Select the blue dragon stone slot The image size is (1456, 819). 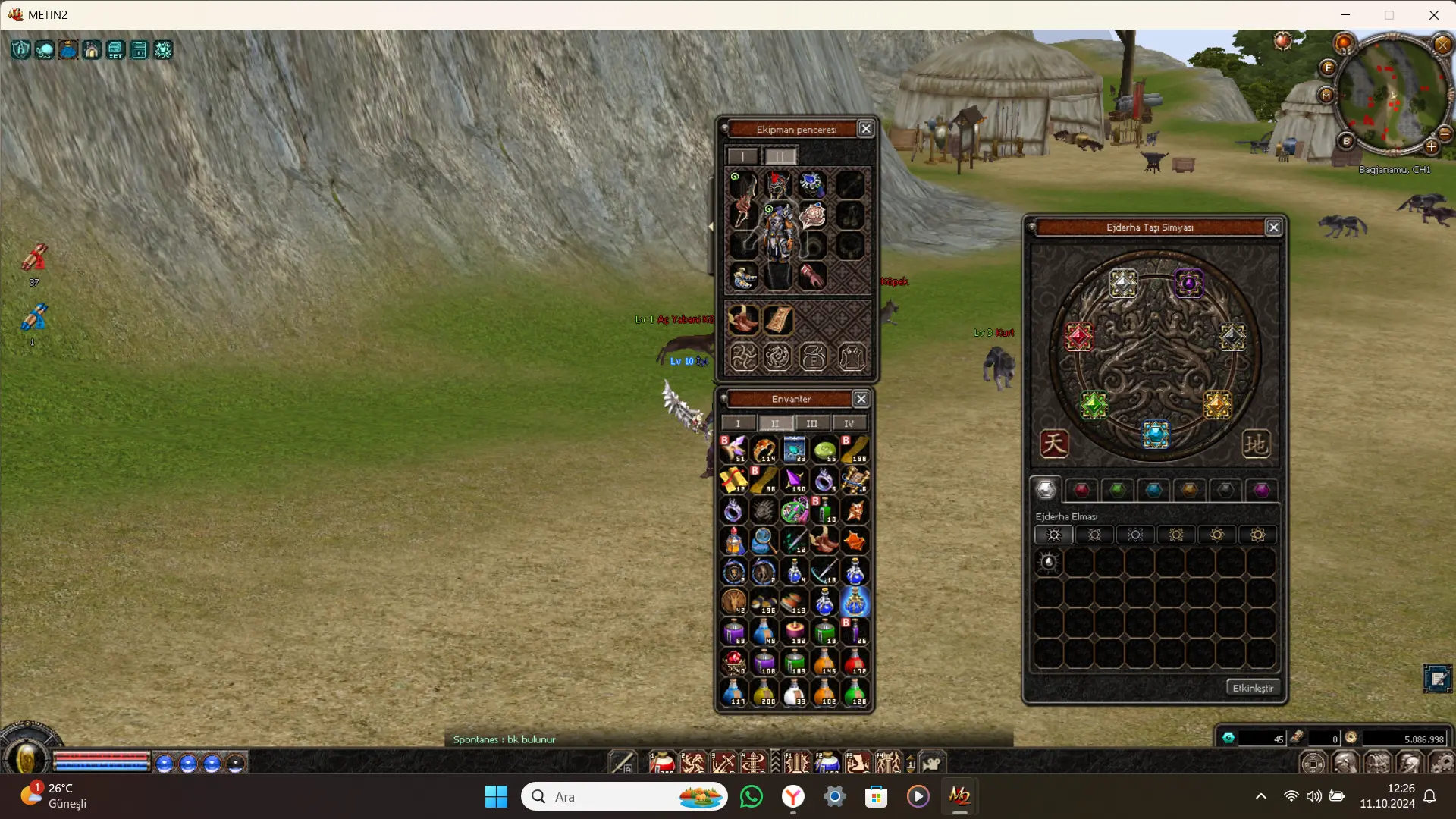coord(1156,434)
